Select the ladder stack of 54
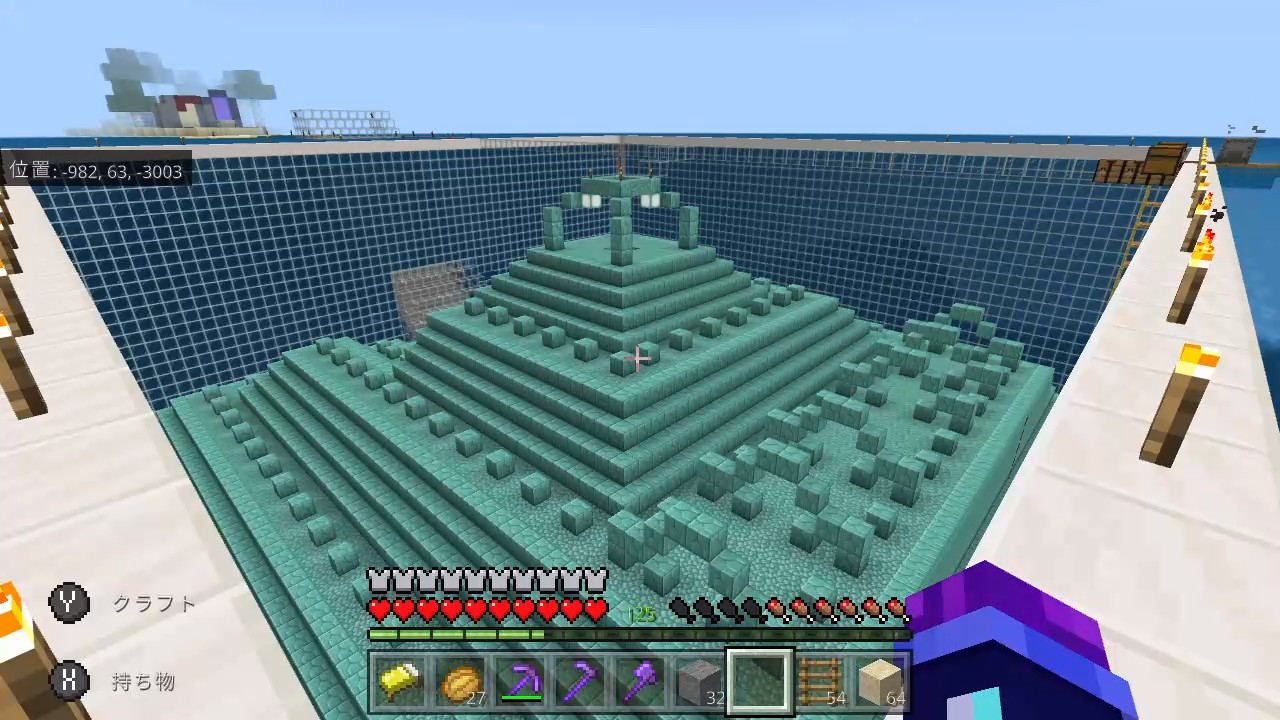This screenshot has width=1280, height=720. coord(758,680)
